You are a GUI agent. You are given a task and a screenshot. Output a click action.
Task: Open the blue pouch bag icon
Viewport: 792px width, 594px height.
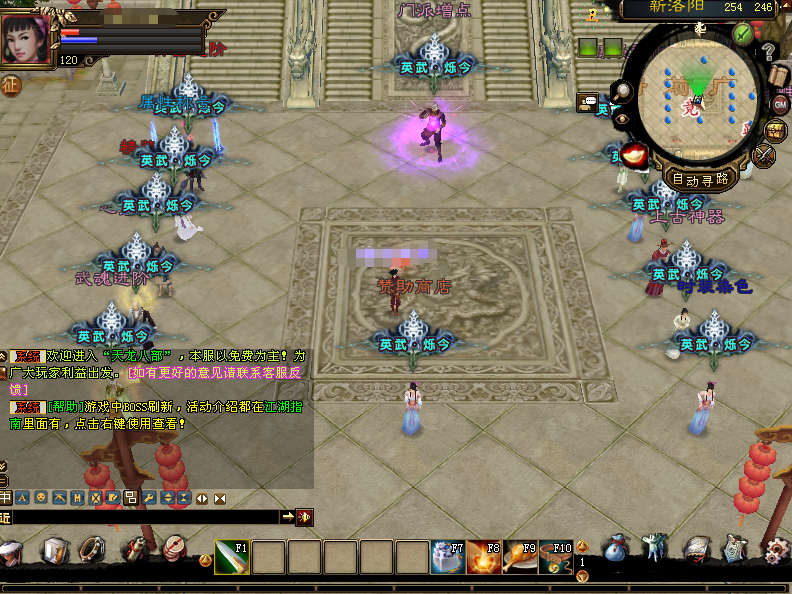click(617, 550)
